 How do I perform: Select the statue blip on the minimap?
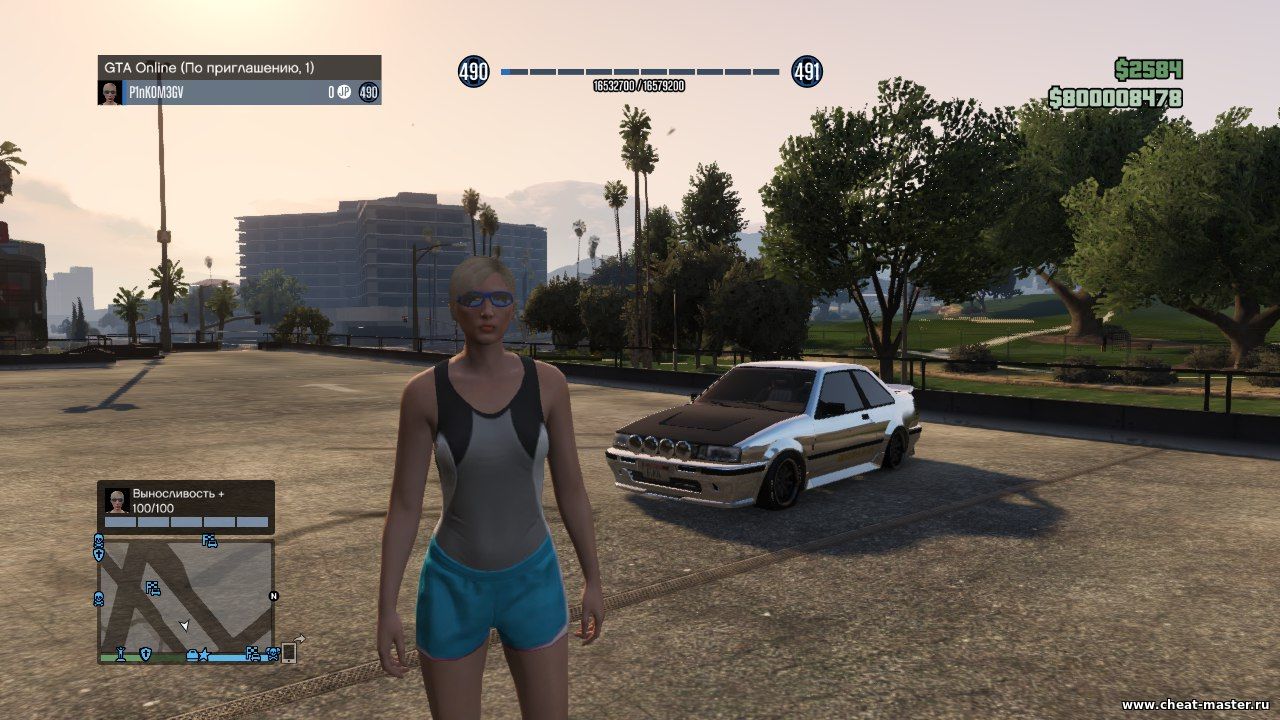[x=121, y=654]
